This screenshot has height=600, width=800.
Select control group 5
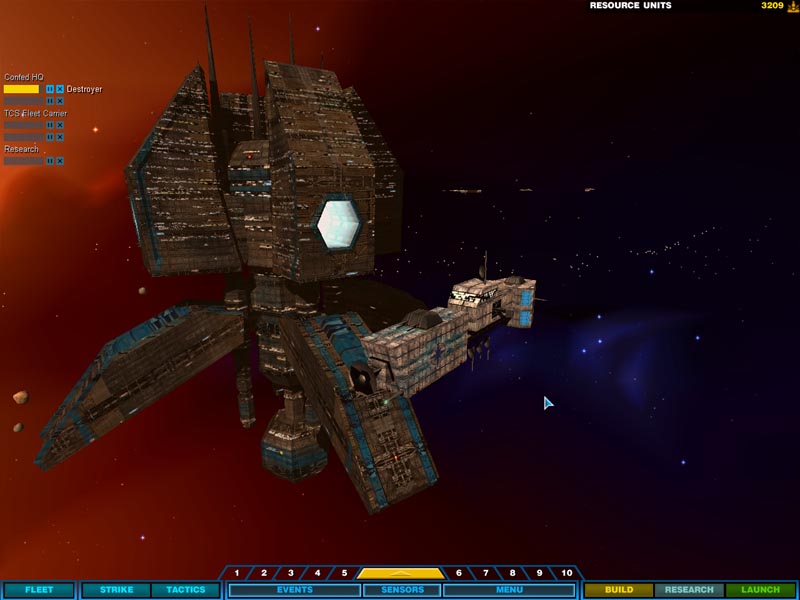point(344,573)
